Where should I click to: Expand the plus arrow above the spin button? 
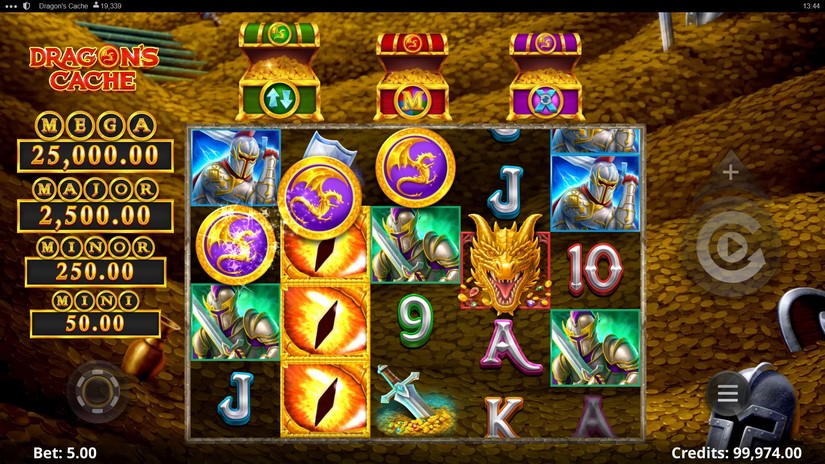coord(731,172)
